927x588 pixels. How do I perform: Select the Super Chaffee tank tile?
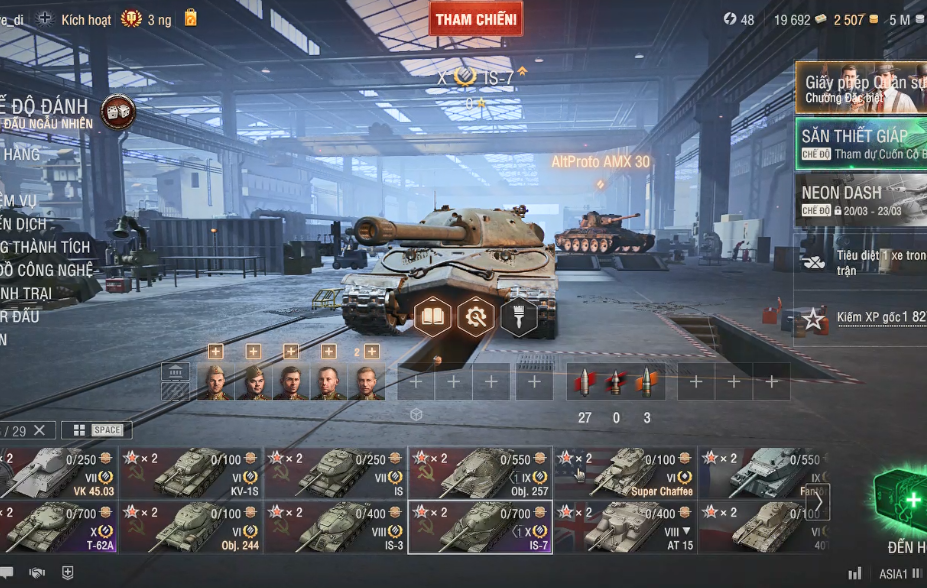coord(624,473)
